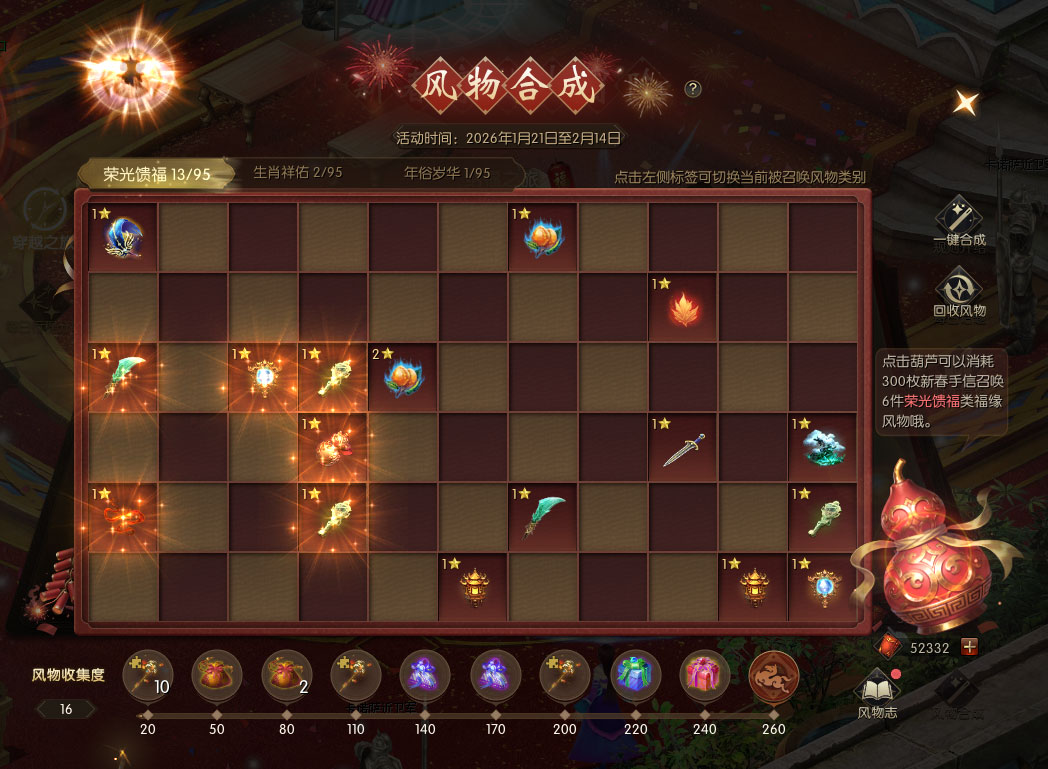Select the pink gift box reward at 240
1048x769 pixels.
click(x=705, y=675)
